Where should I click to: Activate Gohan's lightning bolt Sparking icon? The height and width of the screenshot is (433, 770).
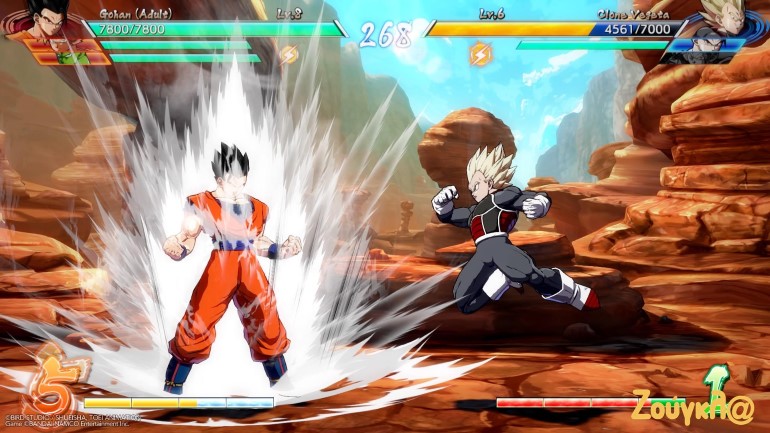point(289,55)
